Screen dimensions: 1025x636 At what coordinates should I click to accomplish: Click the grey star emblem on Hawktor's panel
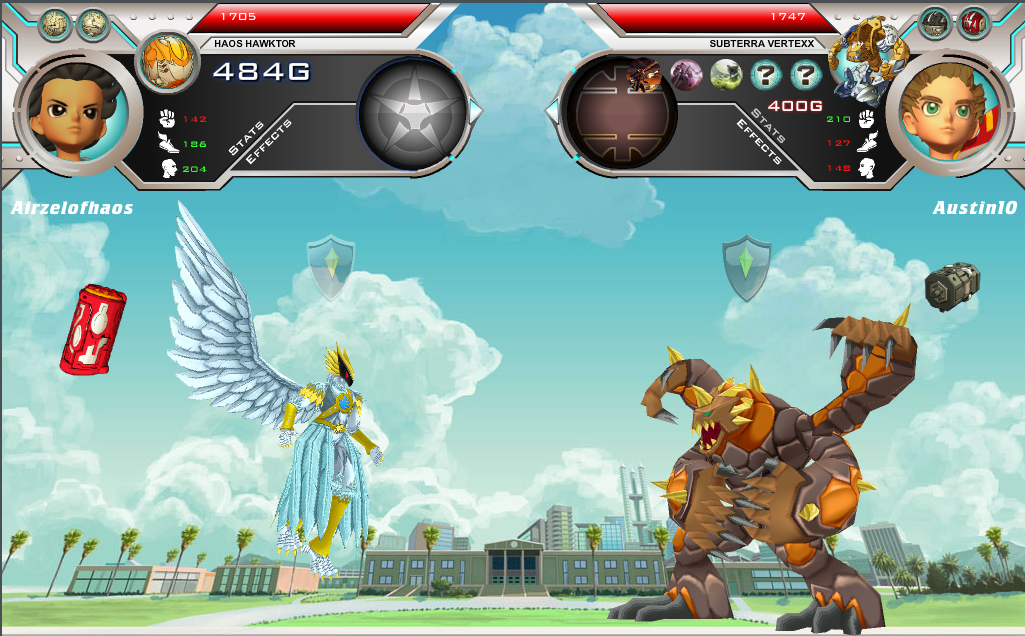click(x=413, y=111)
